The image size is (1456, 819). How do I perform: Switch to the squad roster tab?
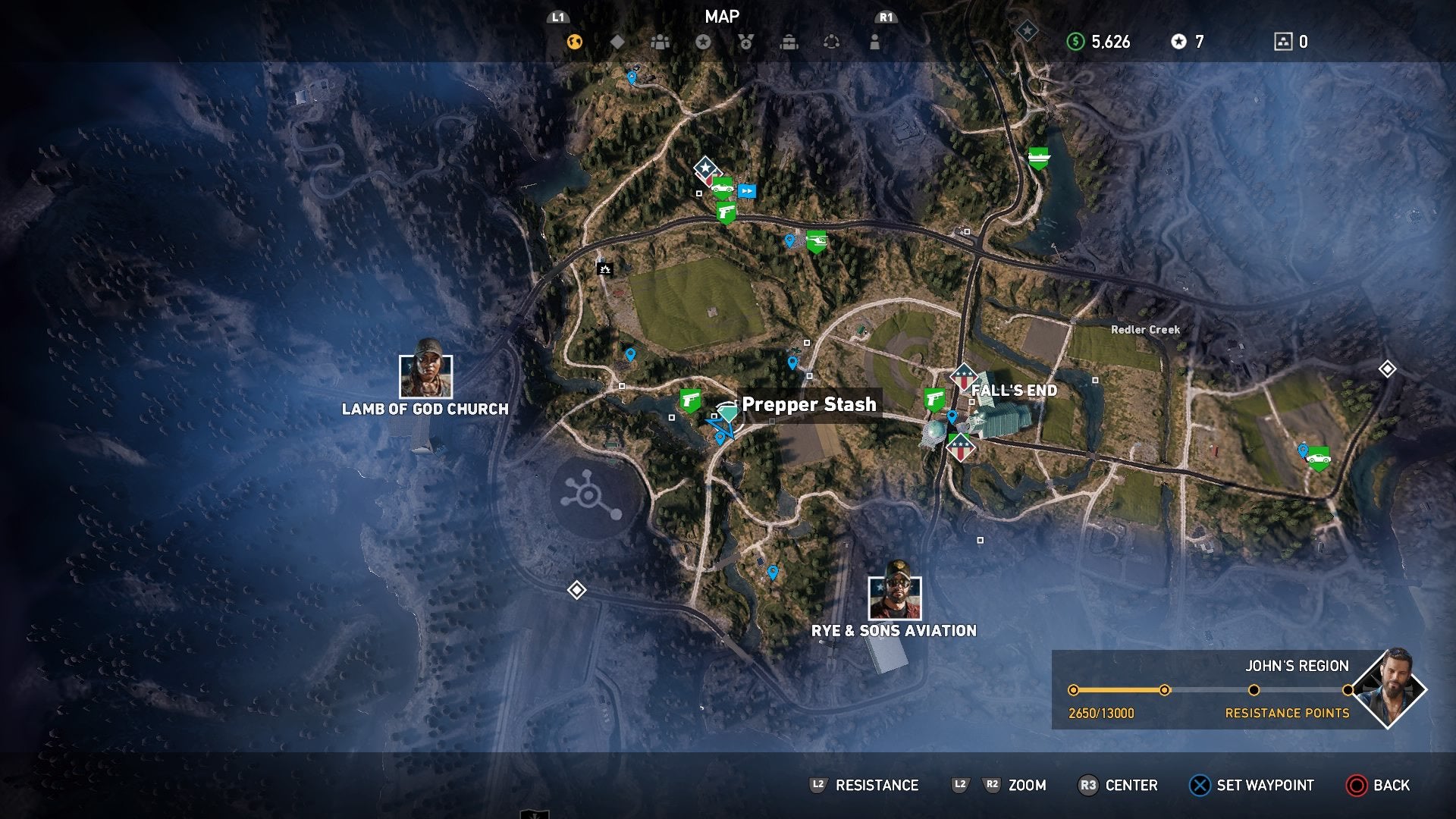click(x=659, y=43)
